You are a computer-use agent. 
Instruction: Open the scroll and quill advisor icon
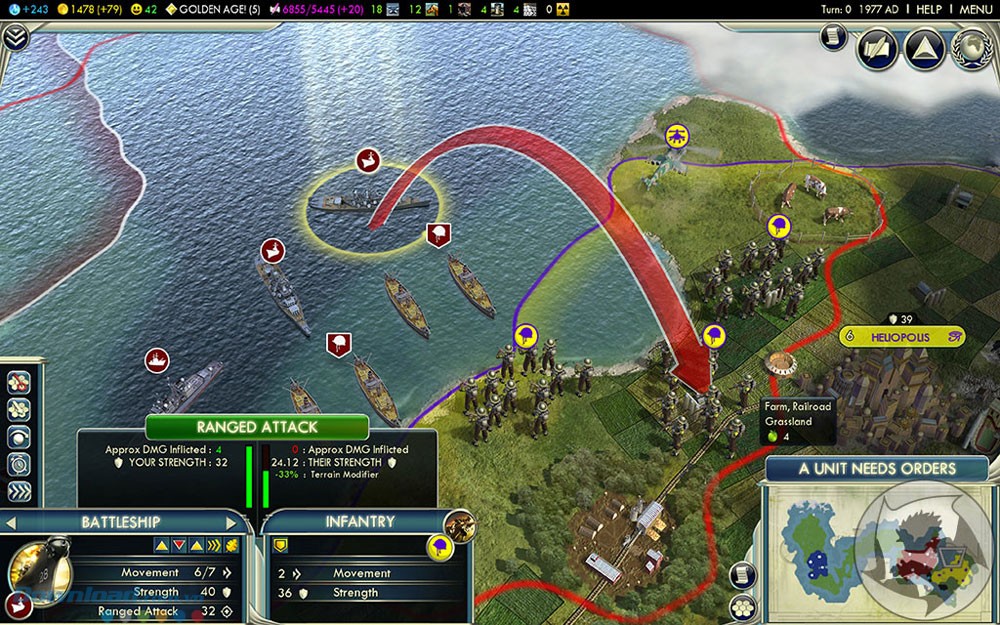click(877, 50)
